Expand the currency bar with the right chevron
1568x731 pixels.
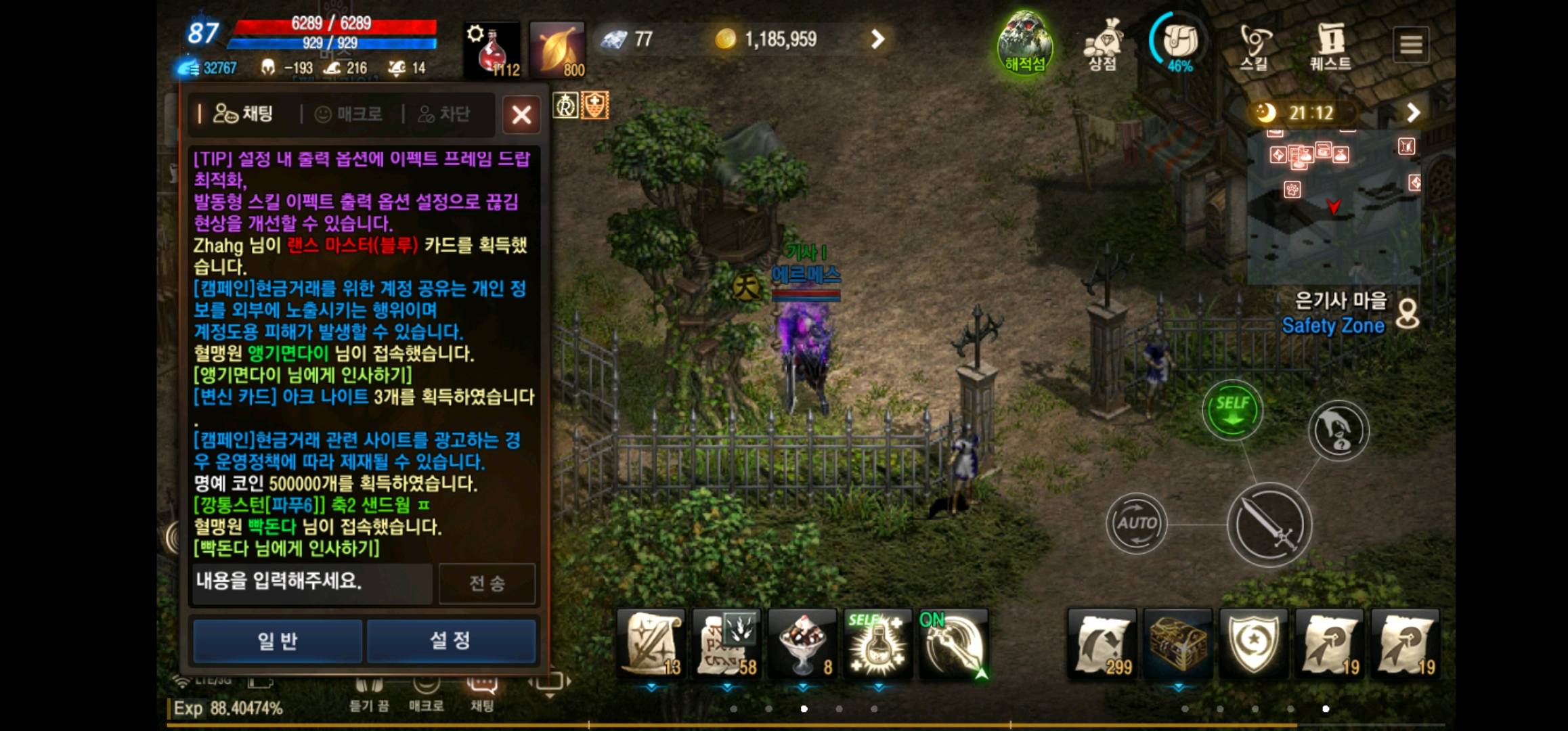click(877, 39)
